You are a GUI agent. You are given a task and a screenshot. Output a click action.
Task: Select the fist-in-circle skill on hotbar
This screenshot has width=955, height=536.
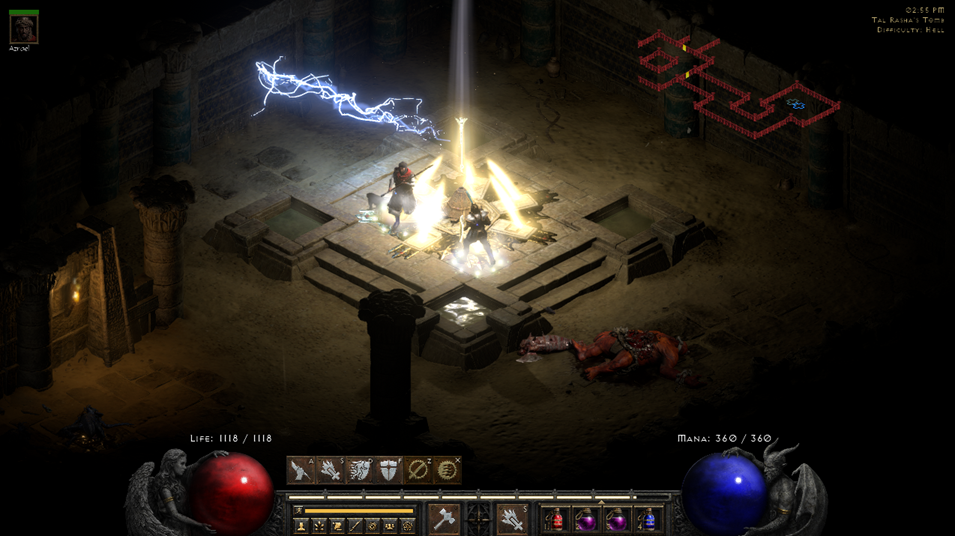(x=447, y=470)
